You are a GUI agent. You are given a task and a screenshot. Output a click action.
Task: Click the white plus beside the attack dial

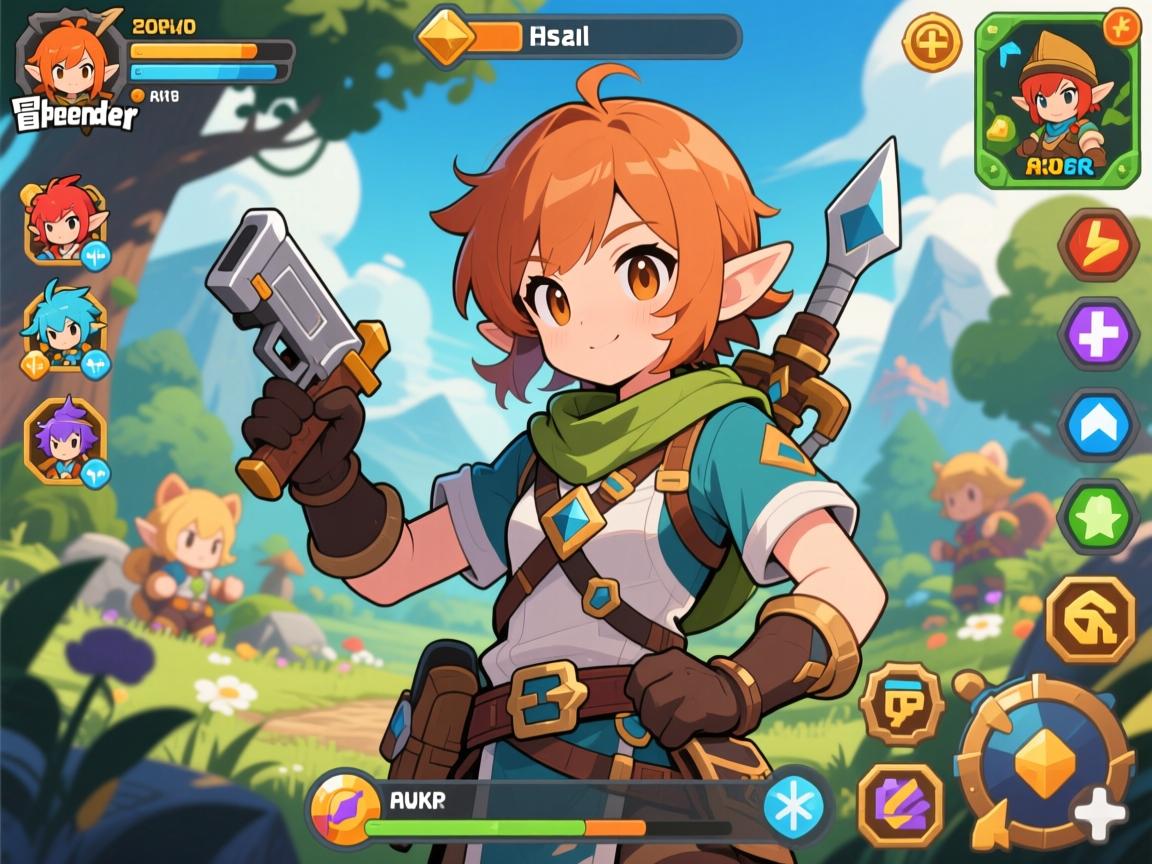(1100, 812)
